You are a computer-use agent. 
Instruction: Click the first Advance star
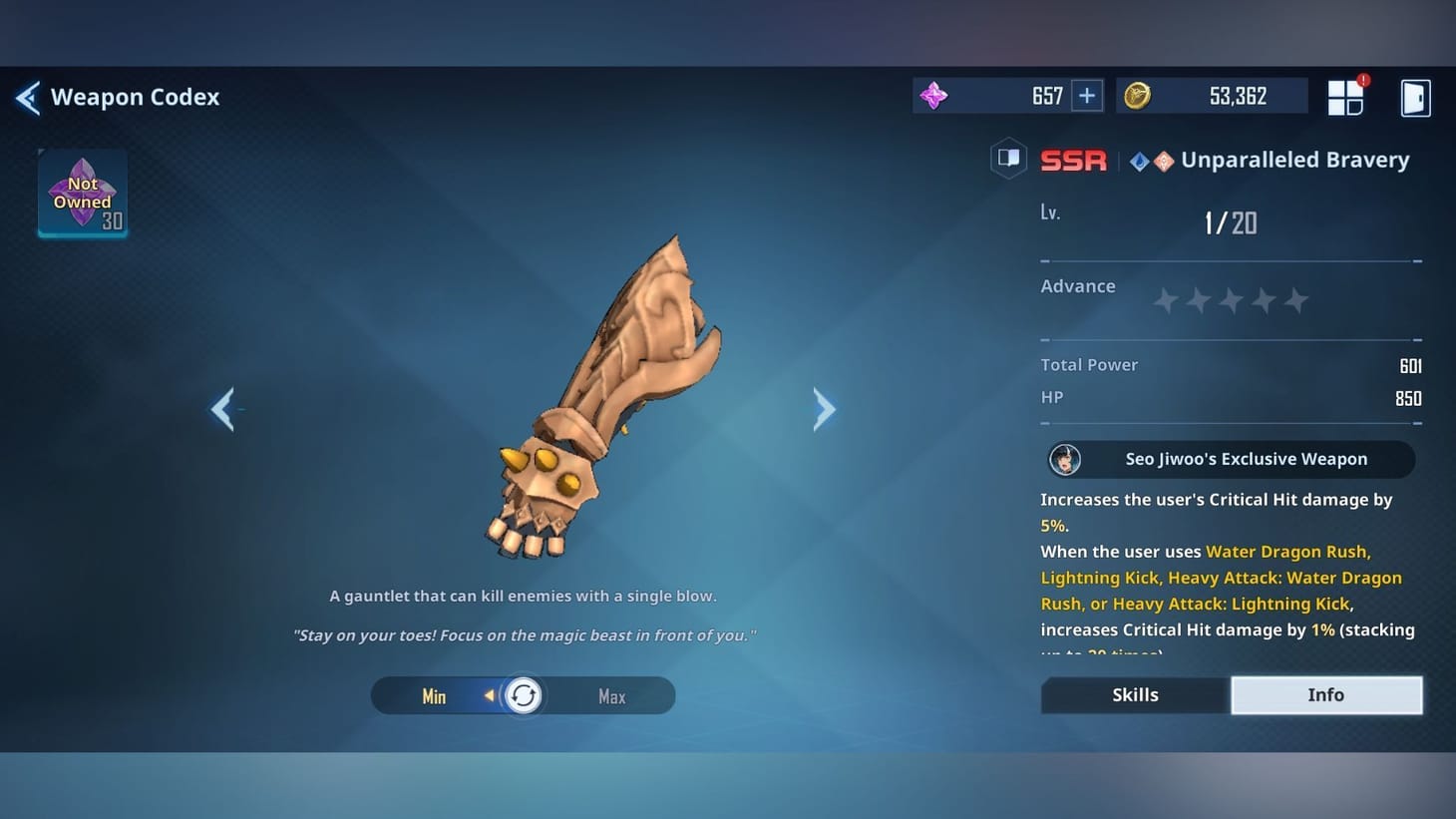pos(1165,299)
